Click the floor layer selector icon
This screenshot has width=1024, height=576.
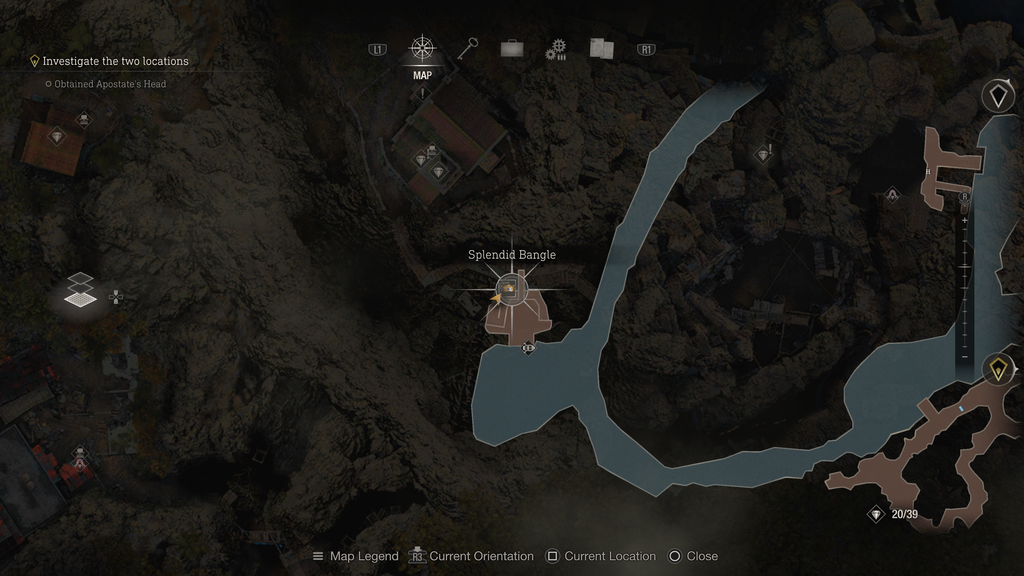tap(82, 290)
